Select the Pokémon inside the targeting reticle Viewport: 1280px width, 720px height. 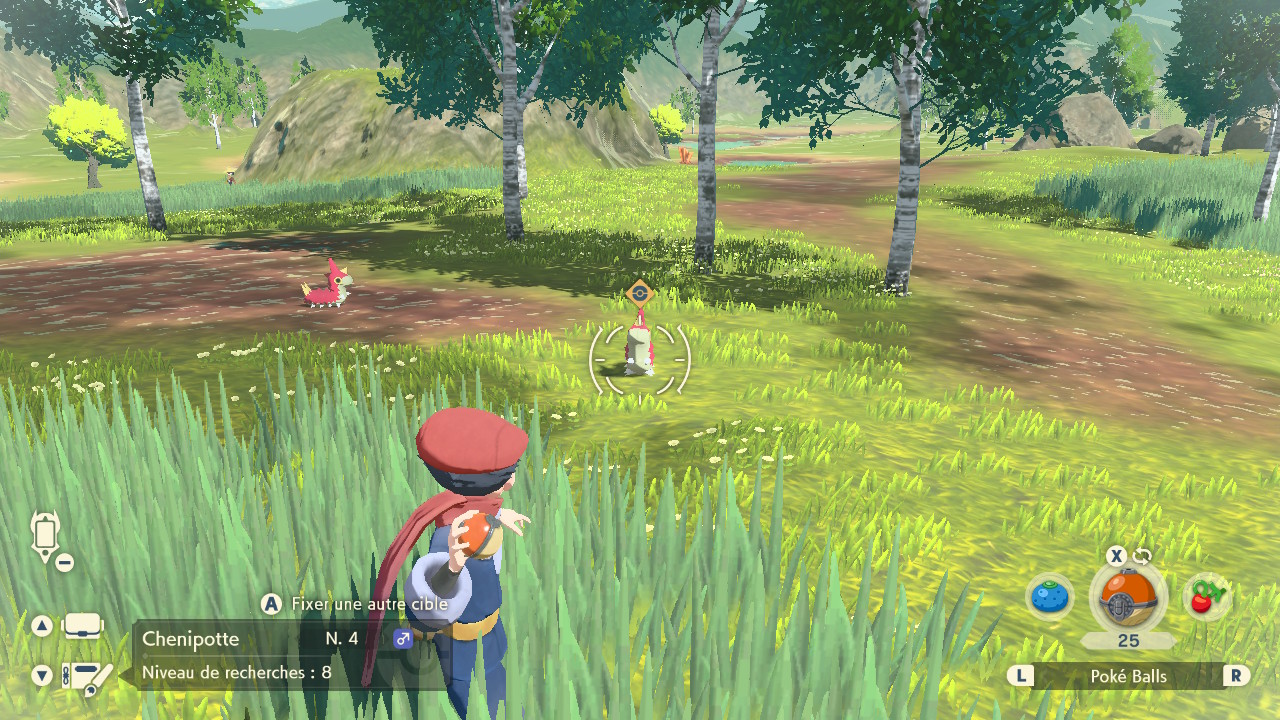pos(638,351)
